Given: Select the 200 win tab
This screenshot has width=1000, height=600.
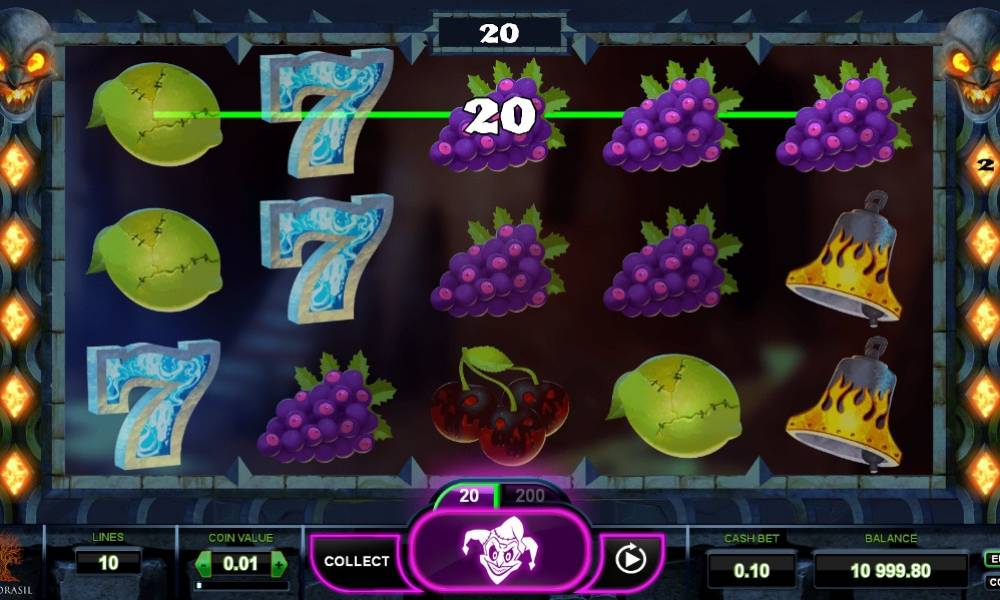Looking at the screenshot, I should 530,495.
